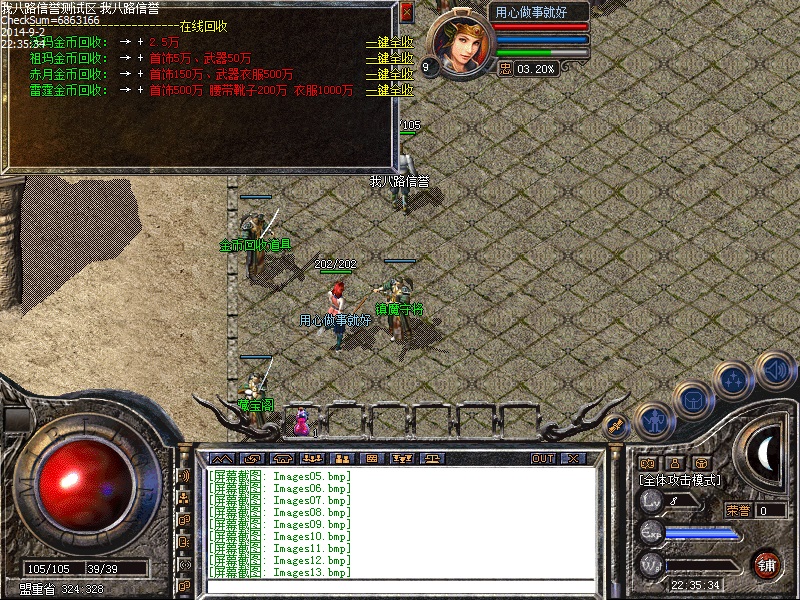The image size is (800, 600).
Task: Click the OUT button above chat
Action: pos(543,458)
